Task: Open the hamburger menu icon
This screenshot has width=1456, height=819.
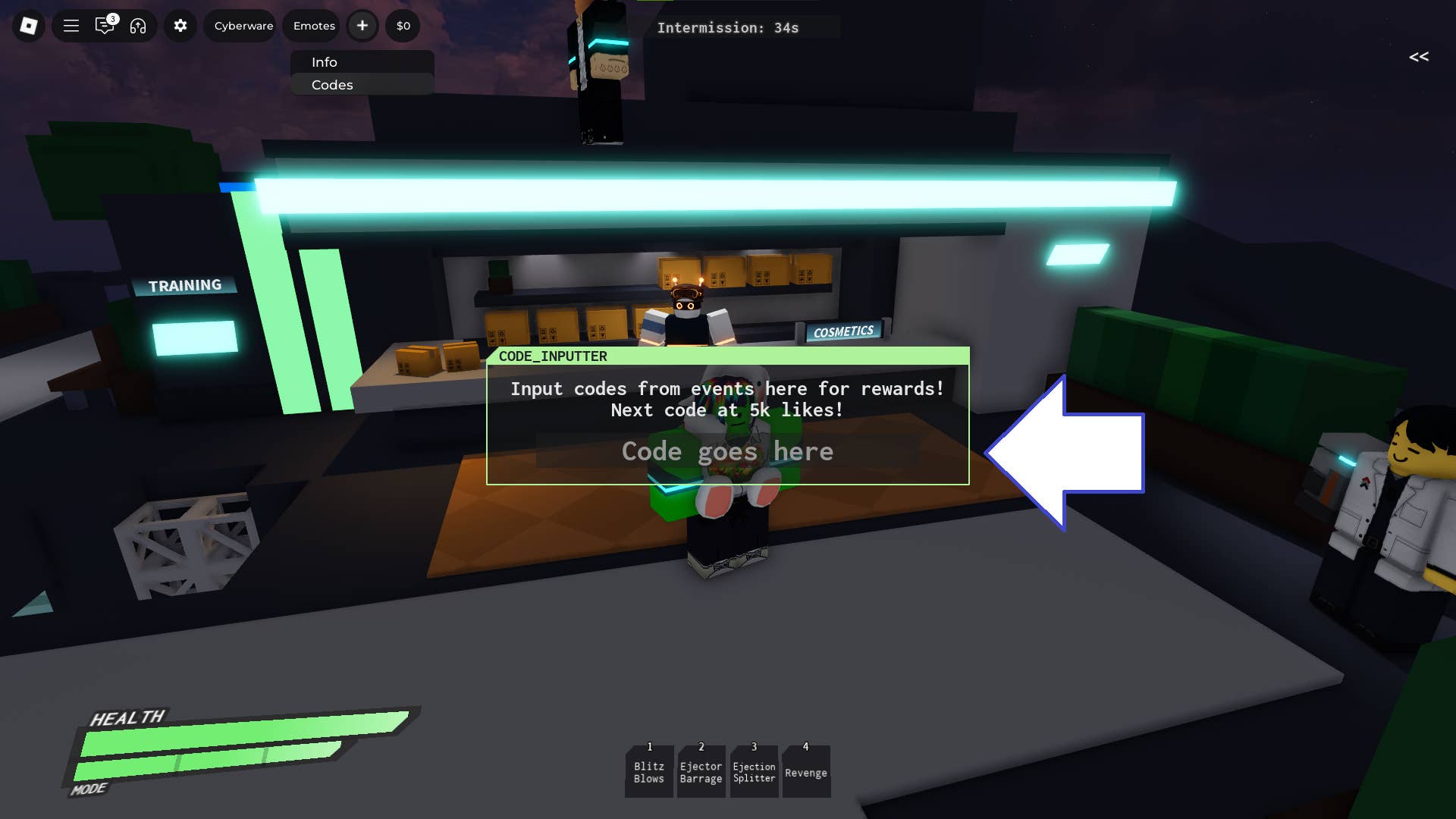Action: coord(71,26)
